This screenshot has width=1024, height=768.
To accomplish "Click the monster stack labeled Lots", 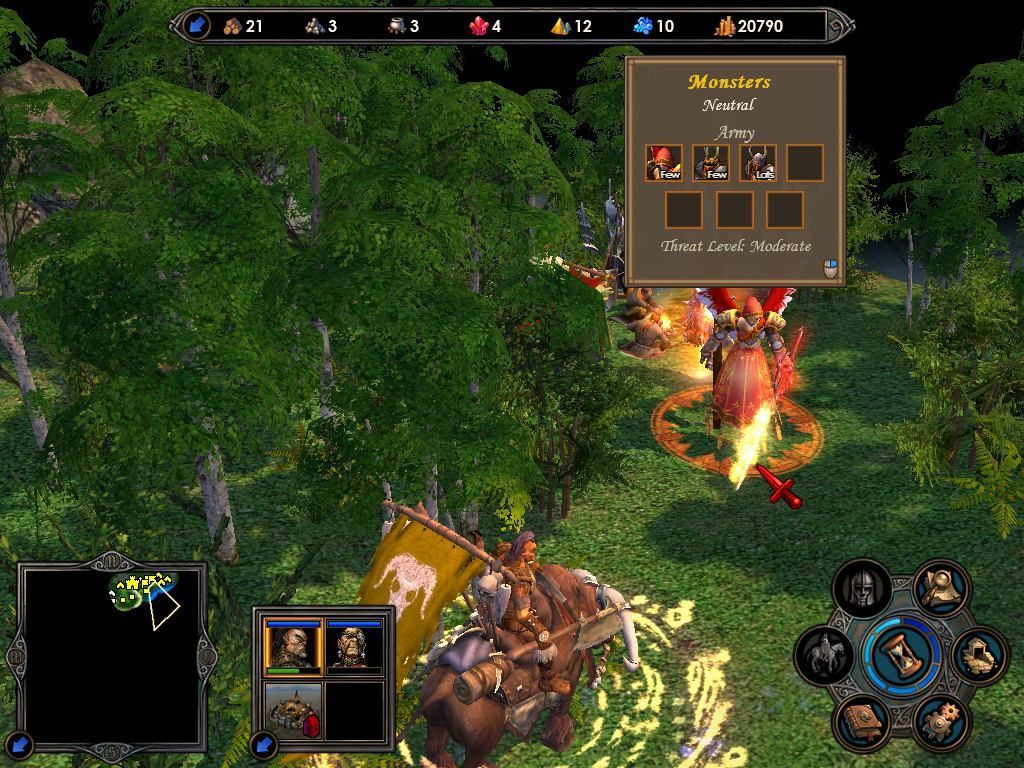I will (758, 163).
